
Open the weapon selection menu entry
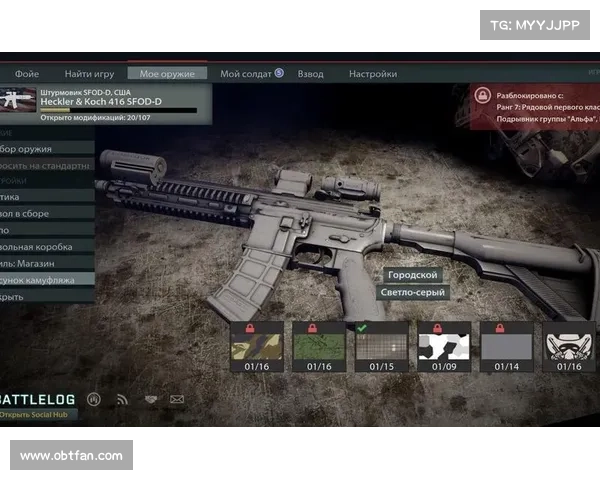(40, 149)
